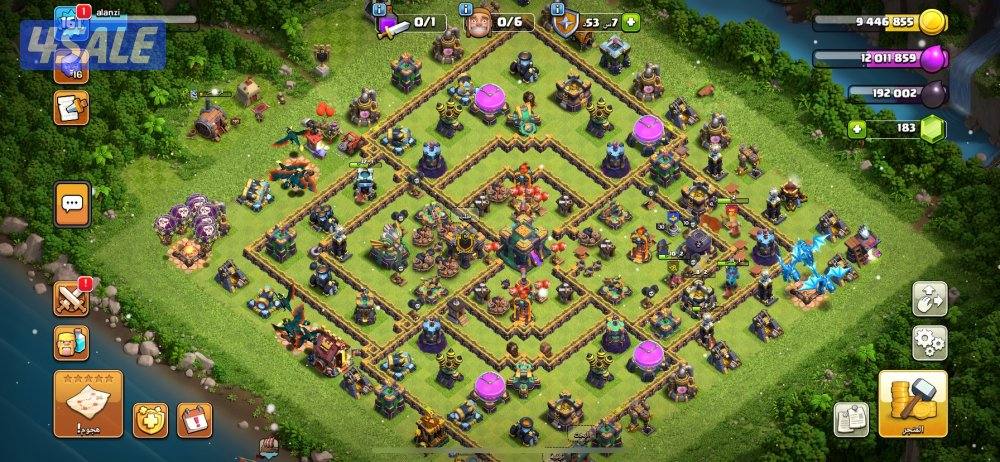Open the Shop with the hammer and gold icon
Viewport: 1000px width, 462px height.
point(913,403)
